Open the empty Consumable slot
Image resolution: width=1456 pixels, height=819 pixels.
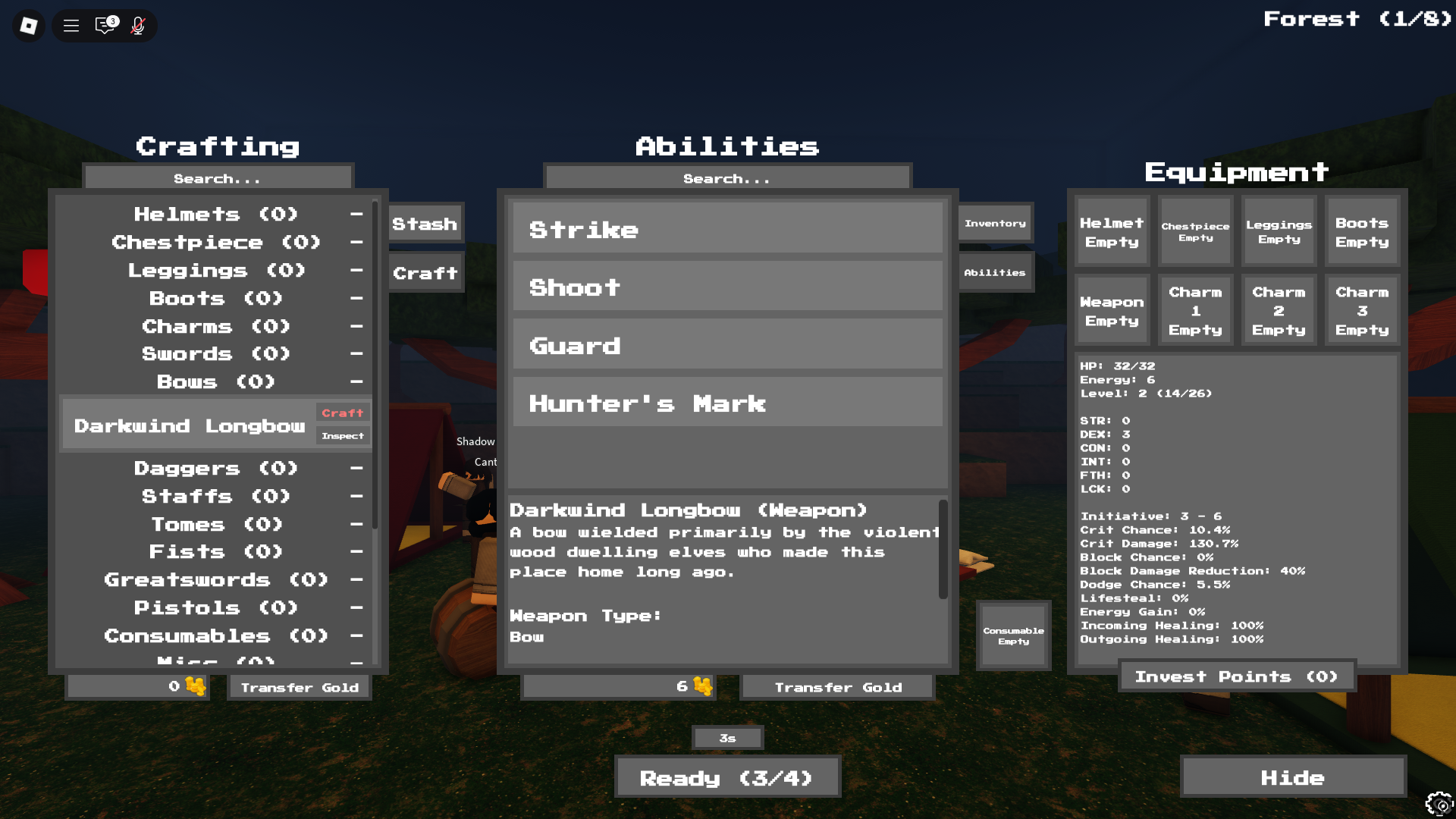pyautogui.click(x=1013, y=635)
